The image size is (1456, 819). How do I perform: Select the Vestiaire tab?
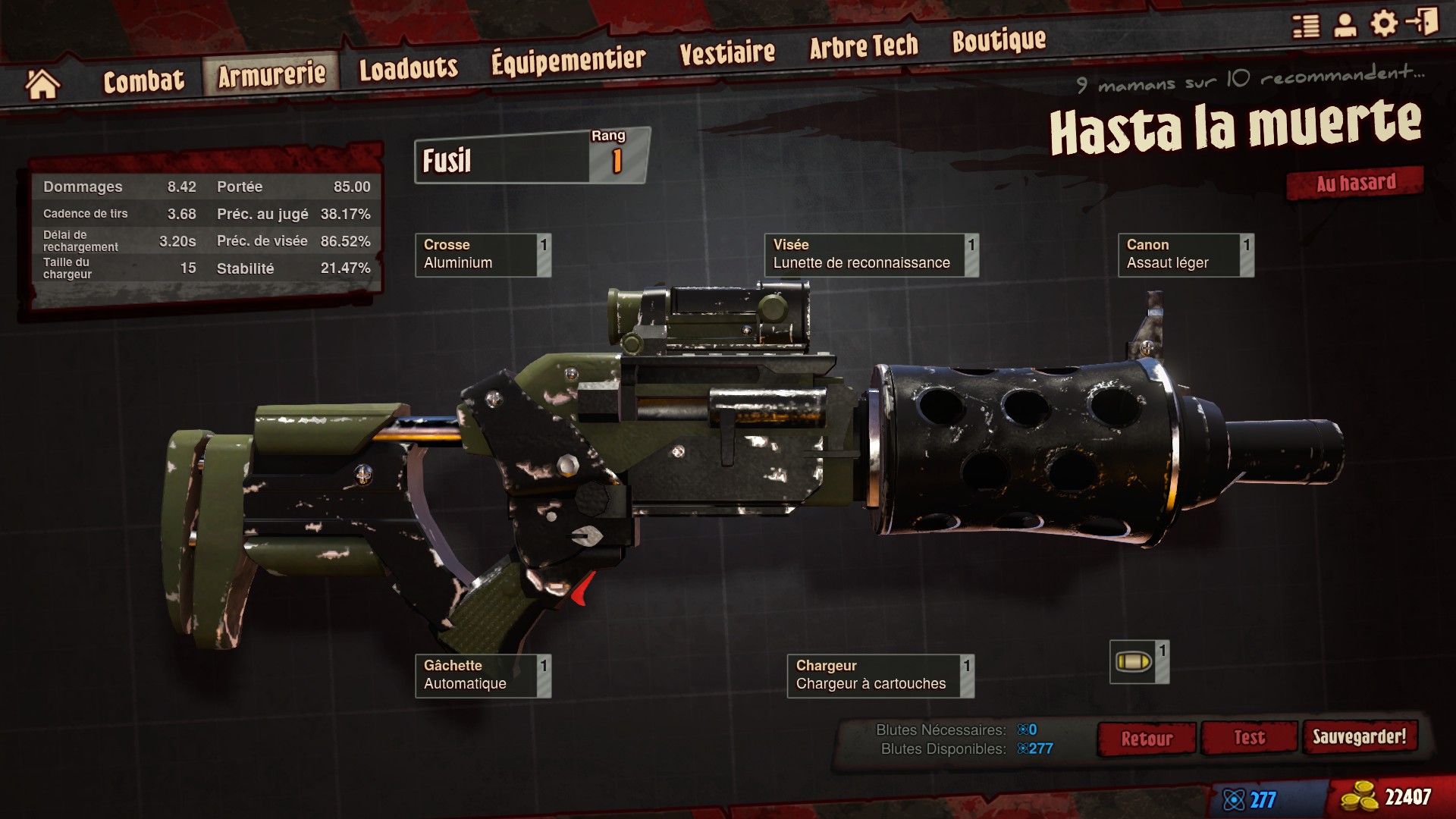726,52
